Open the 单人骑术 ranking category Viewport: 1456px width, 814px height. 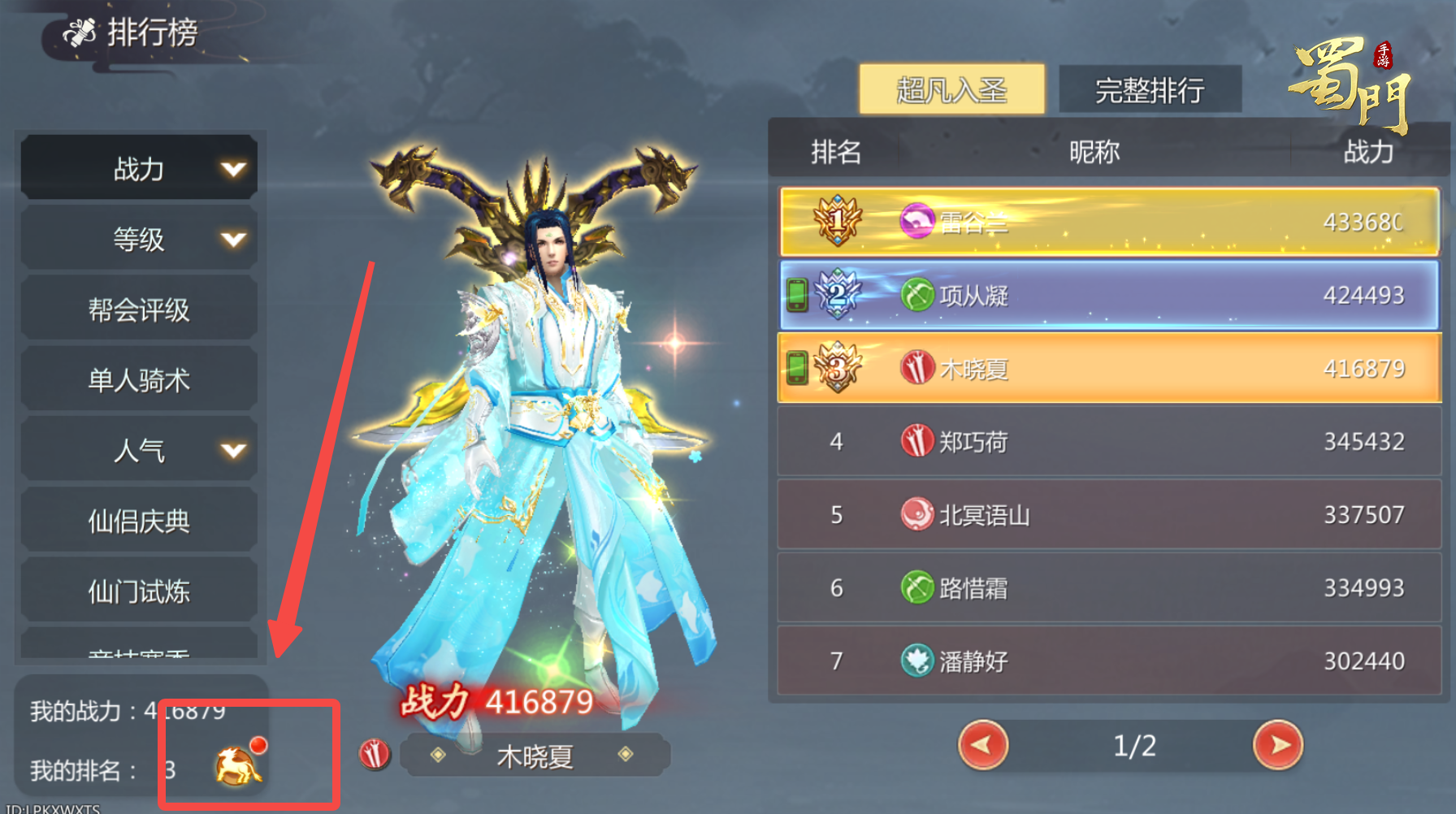[138, 379]
